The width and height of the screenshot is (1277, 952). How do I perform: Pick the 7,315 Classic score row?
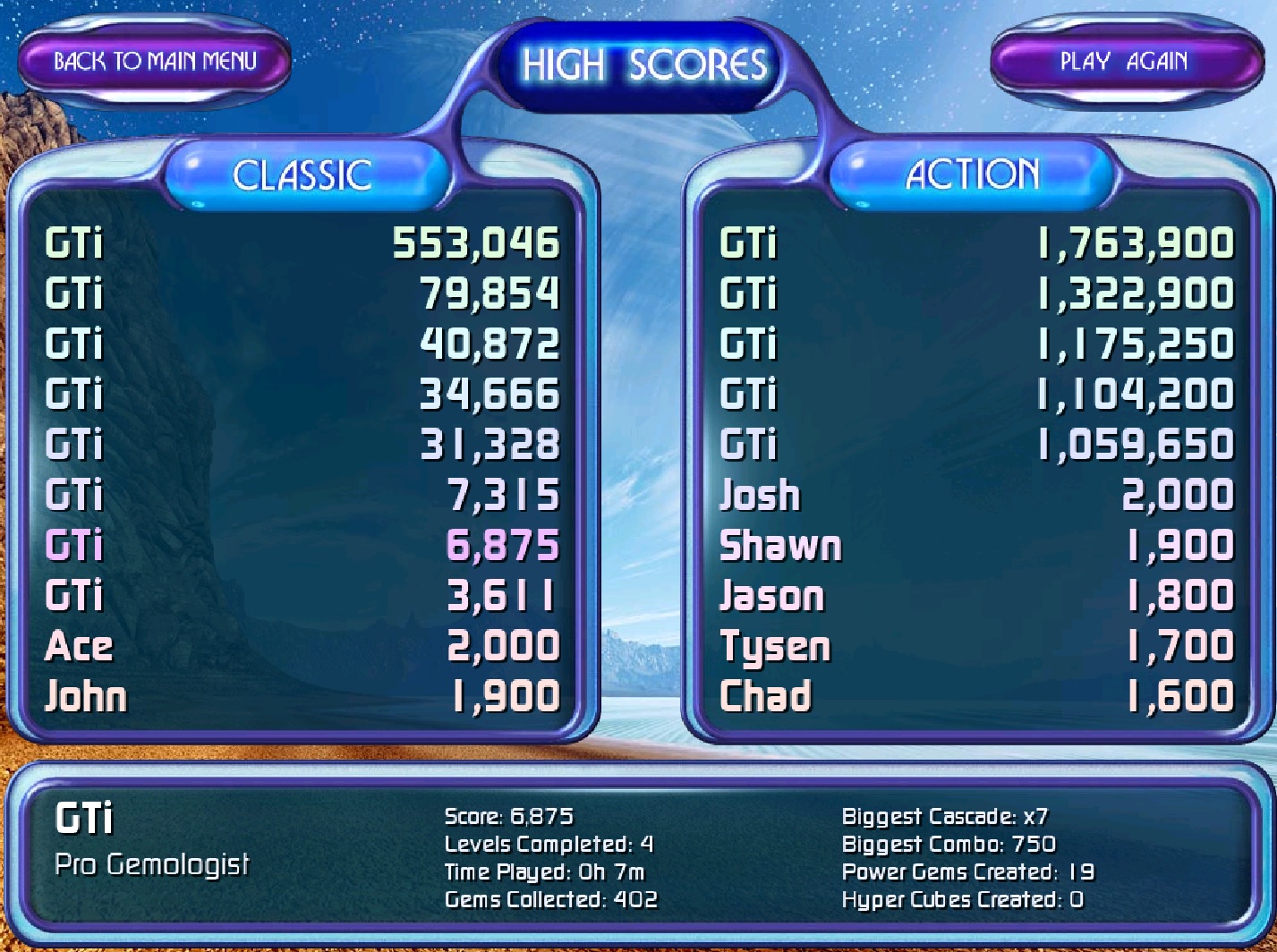tap(302, 495)
